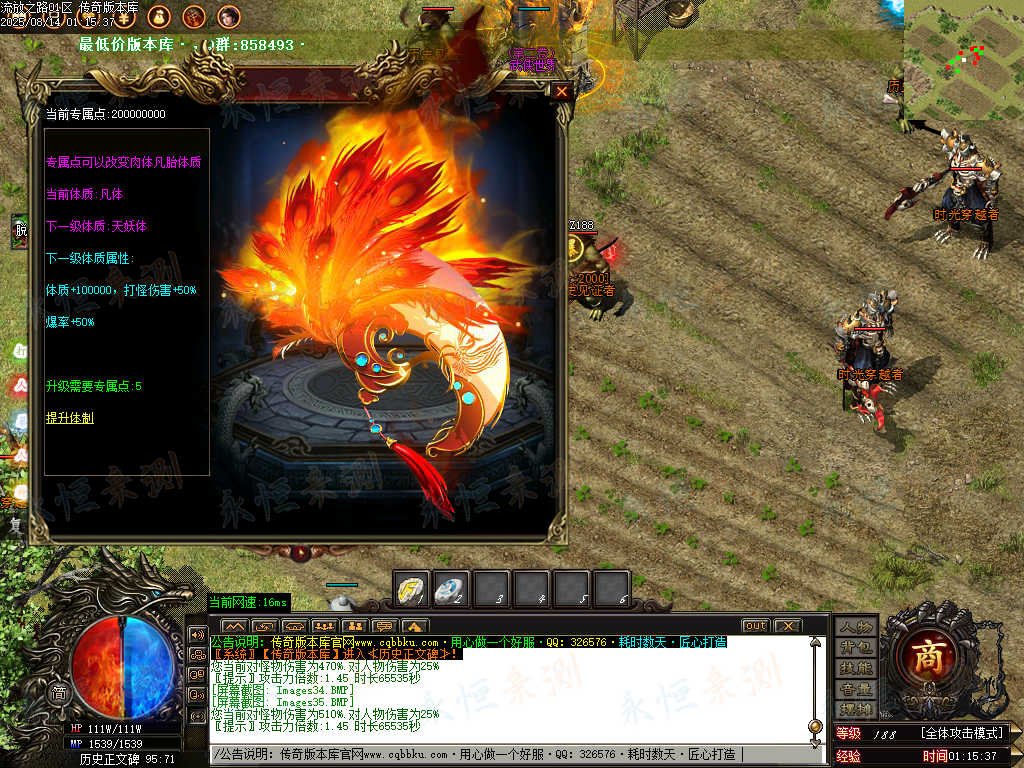Image resolution: width=1024 pixels, height=768 pixels.
Task: Use the blue-white stone in hotbar slot 2
Action: pyautogui.click(x=451, y=589)
